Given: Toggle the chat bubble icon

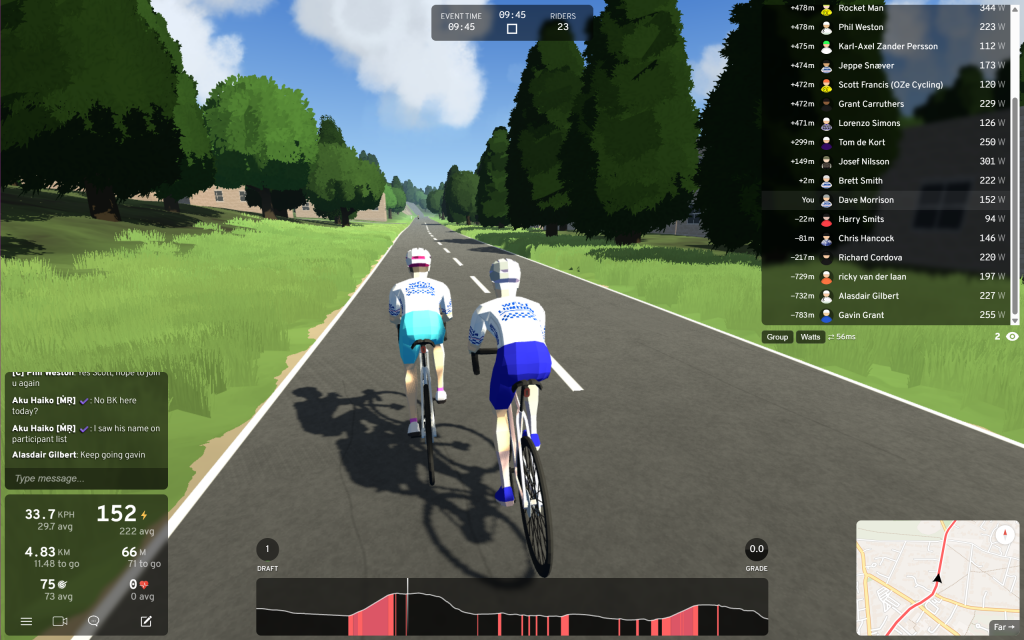Looking at the screenshot, I should point(93,621).
